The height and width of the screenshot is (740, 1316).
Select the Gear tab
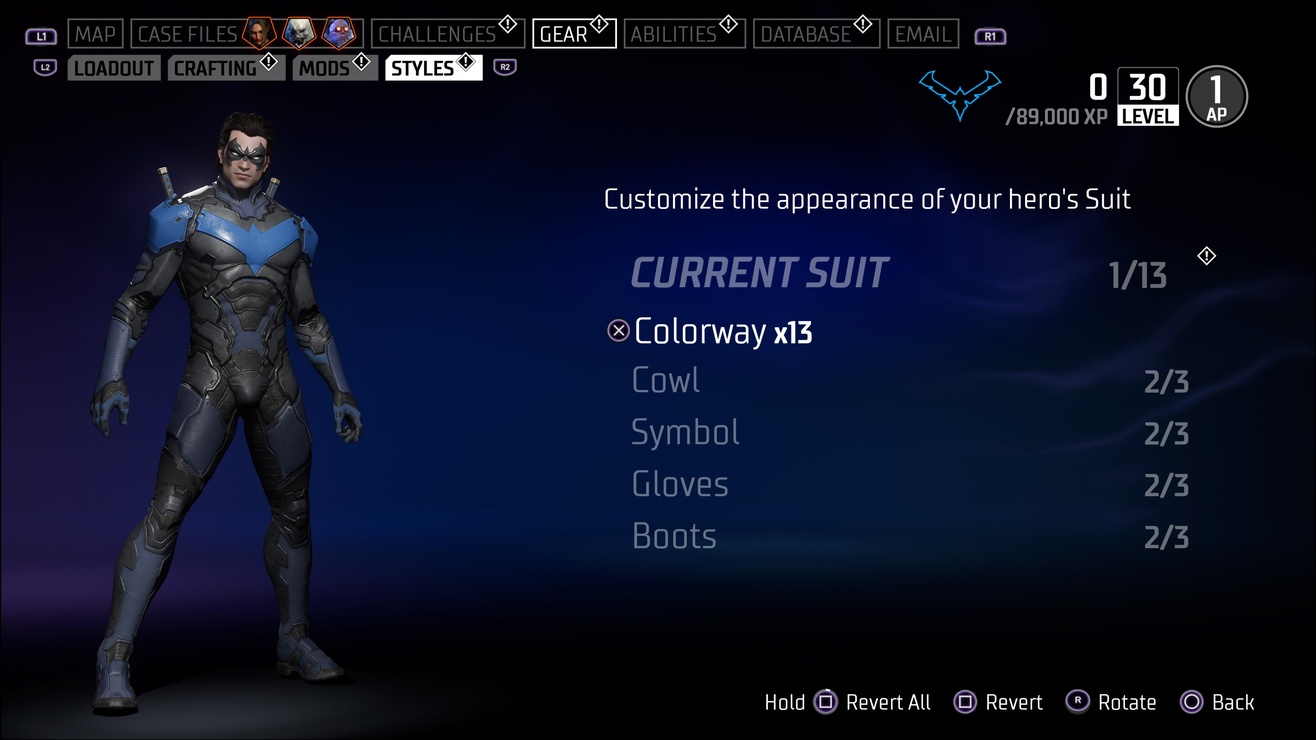point(564,34)
